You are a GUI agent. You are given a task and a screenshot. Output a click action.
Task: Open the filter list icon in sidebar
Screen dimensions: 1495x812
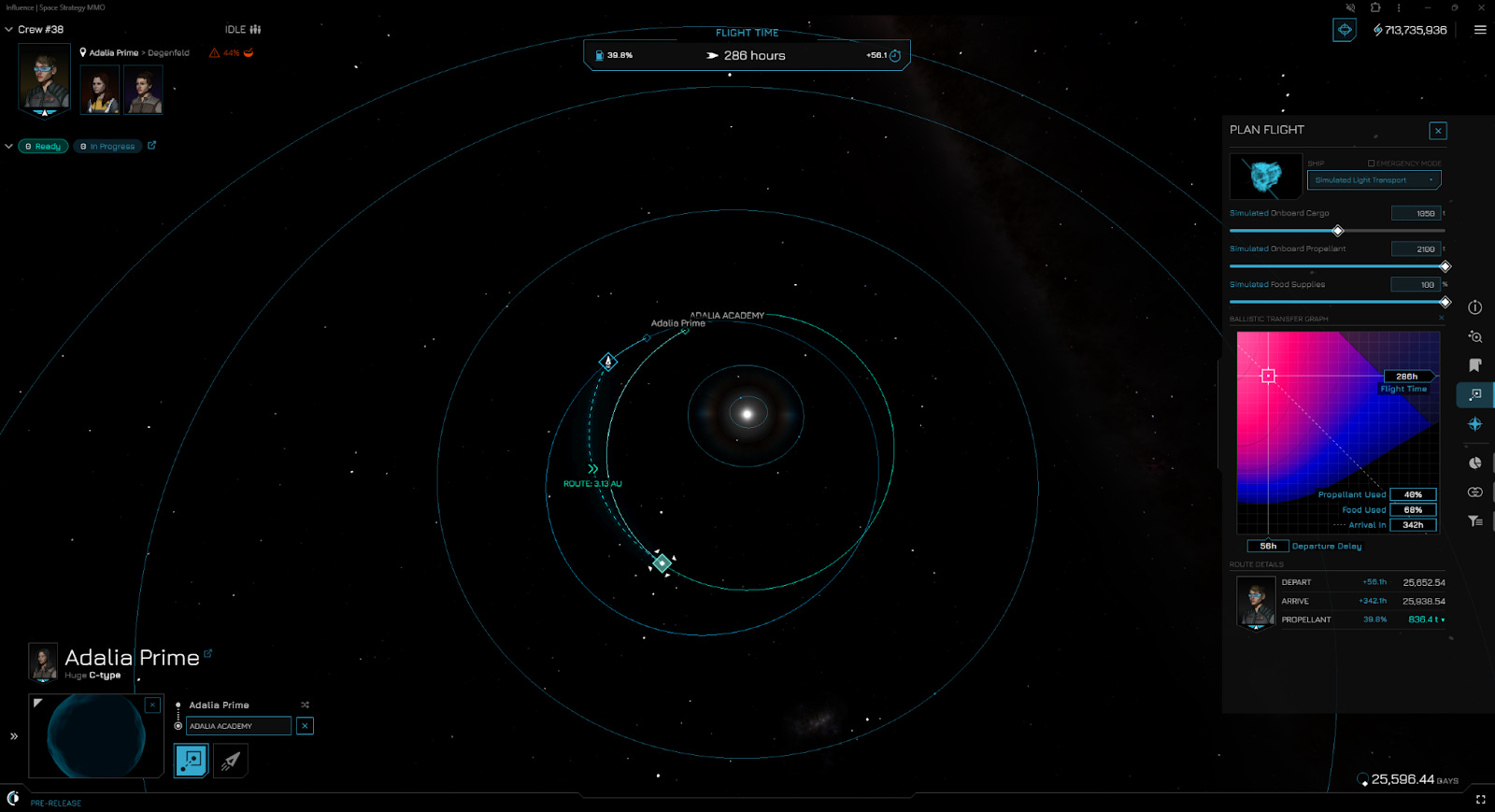click(x=1474, y=521)
